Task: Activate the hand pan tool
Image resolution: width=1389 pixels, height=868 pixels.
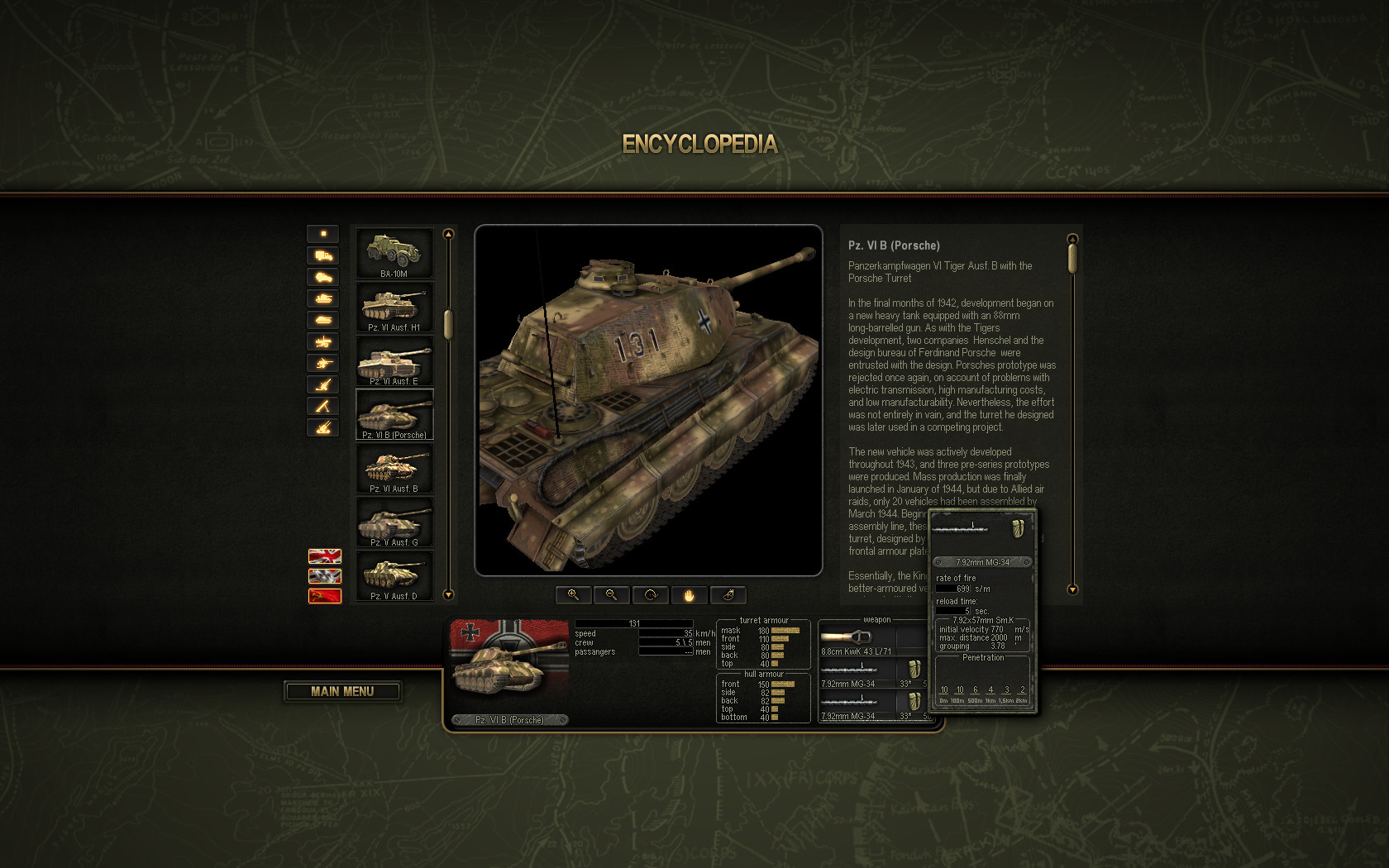Action: pos(689,595)
